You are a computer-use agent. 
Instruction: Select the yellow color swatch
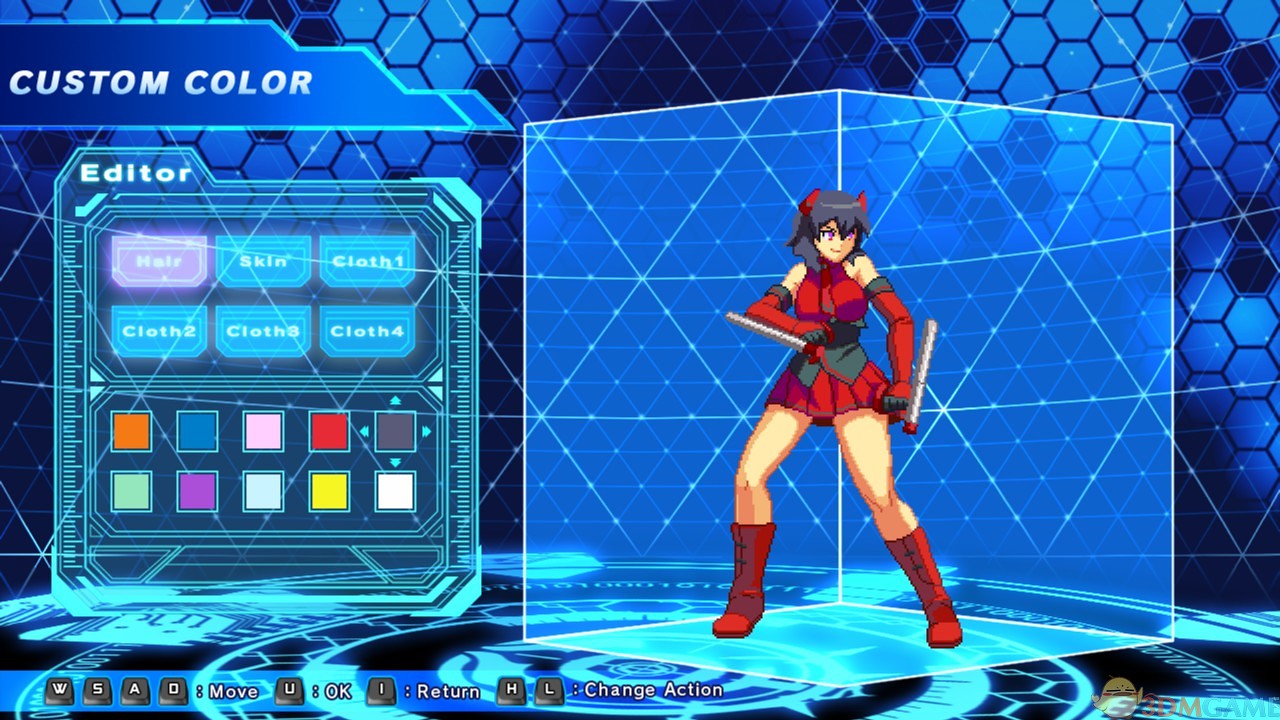point(327,492)
